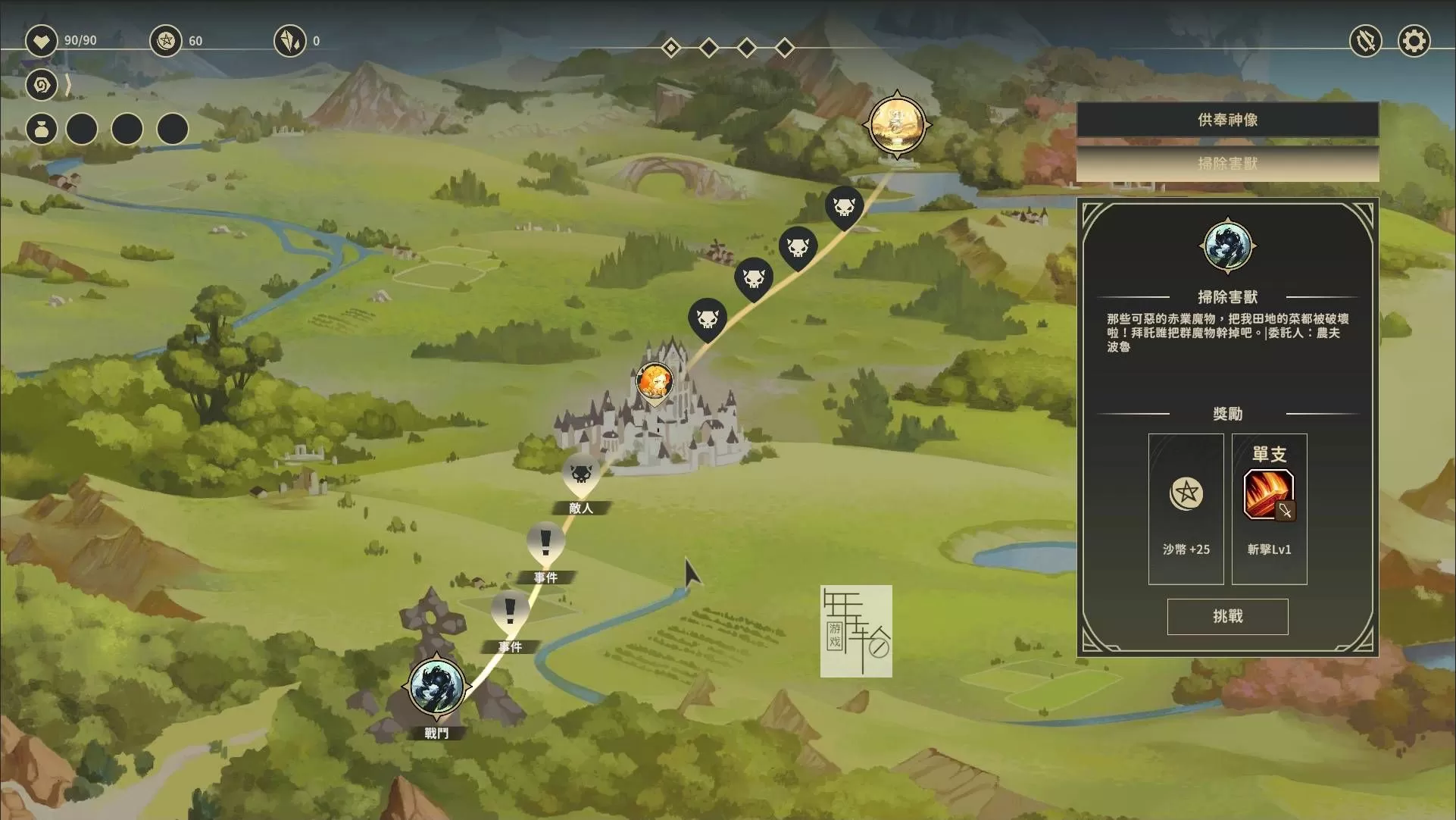Open the pouch bag slot
This screenshot has height=820, width=1456.
click(42, 129)
